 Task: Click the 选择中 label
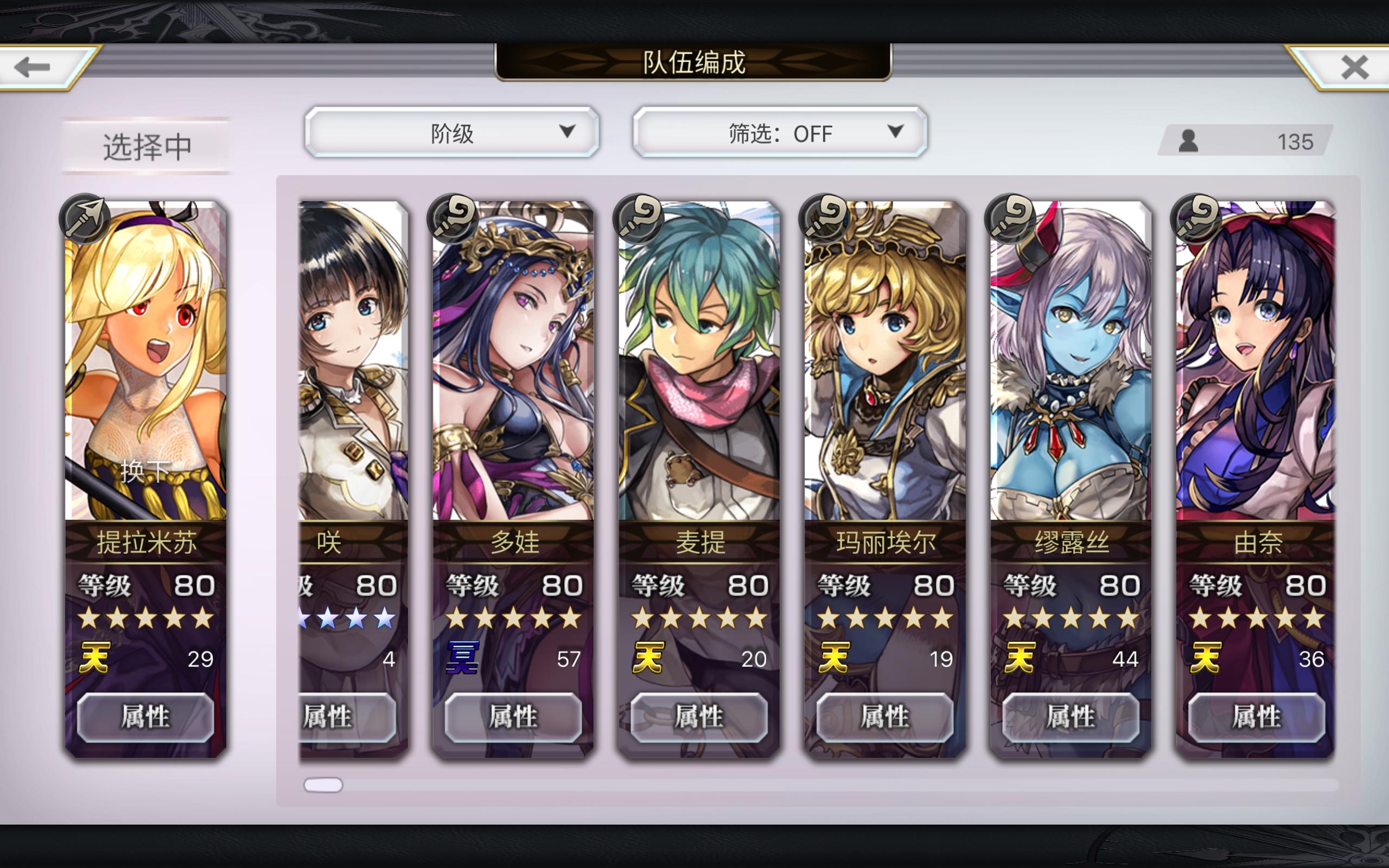tap(146, 145)
